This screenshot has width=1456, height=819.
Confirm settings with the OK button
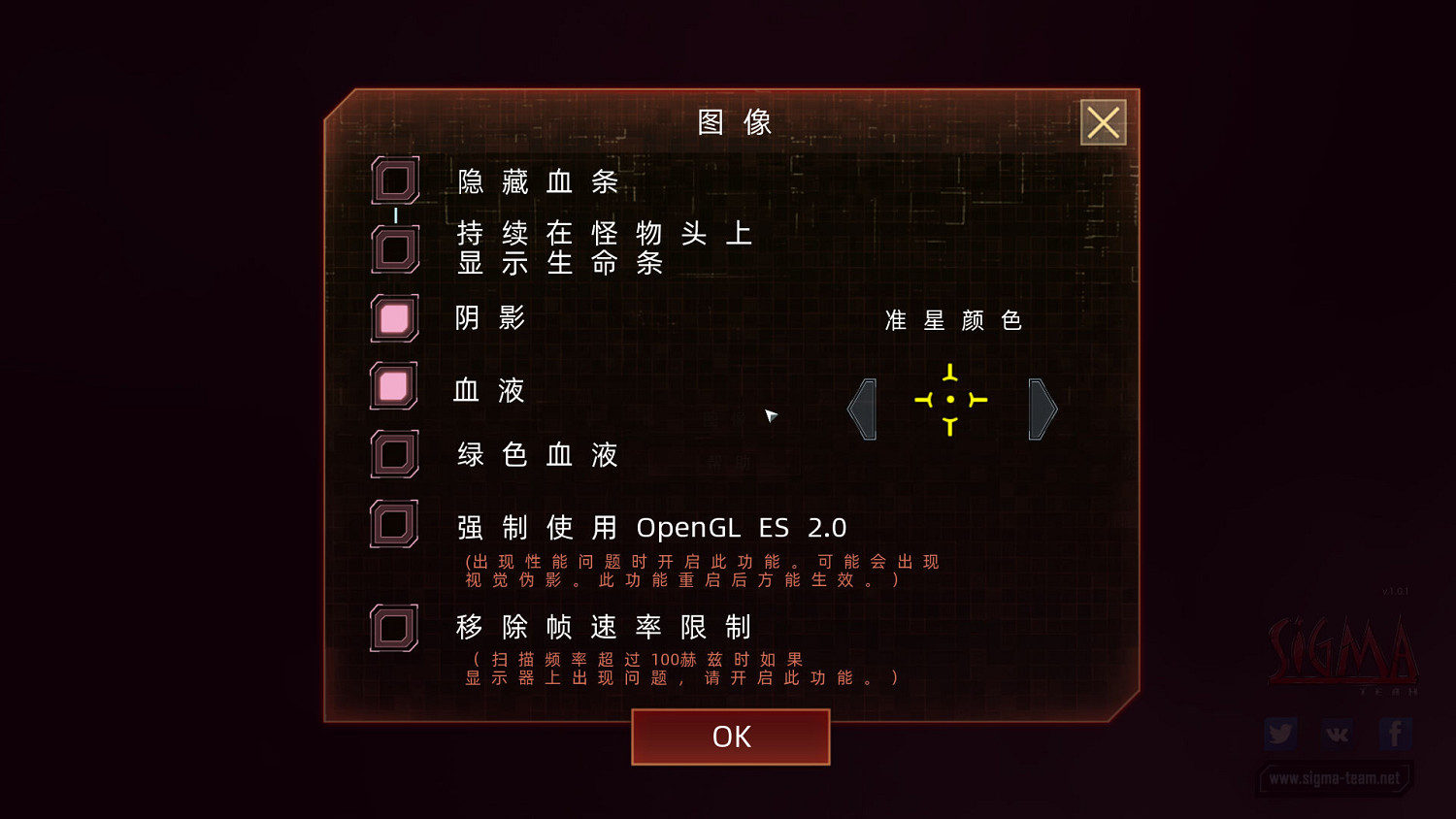point(730,737)
